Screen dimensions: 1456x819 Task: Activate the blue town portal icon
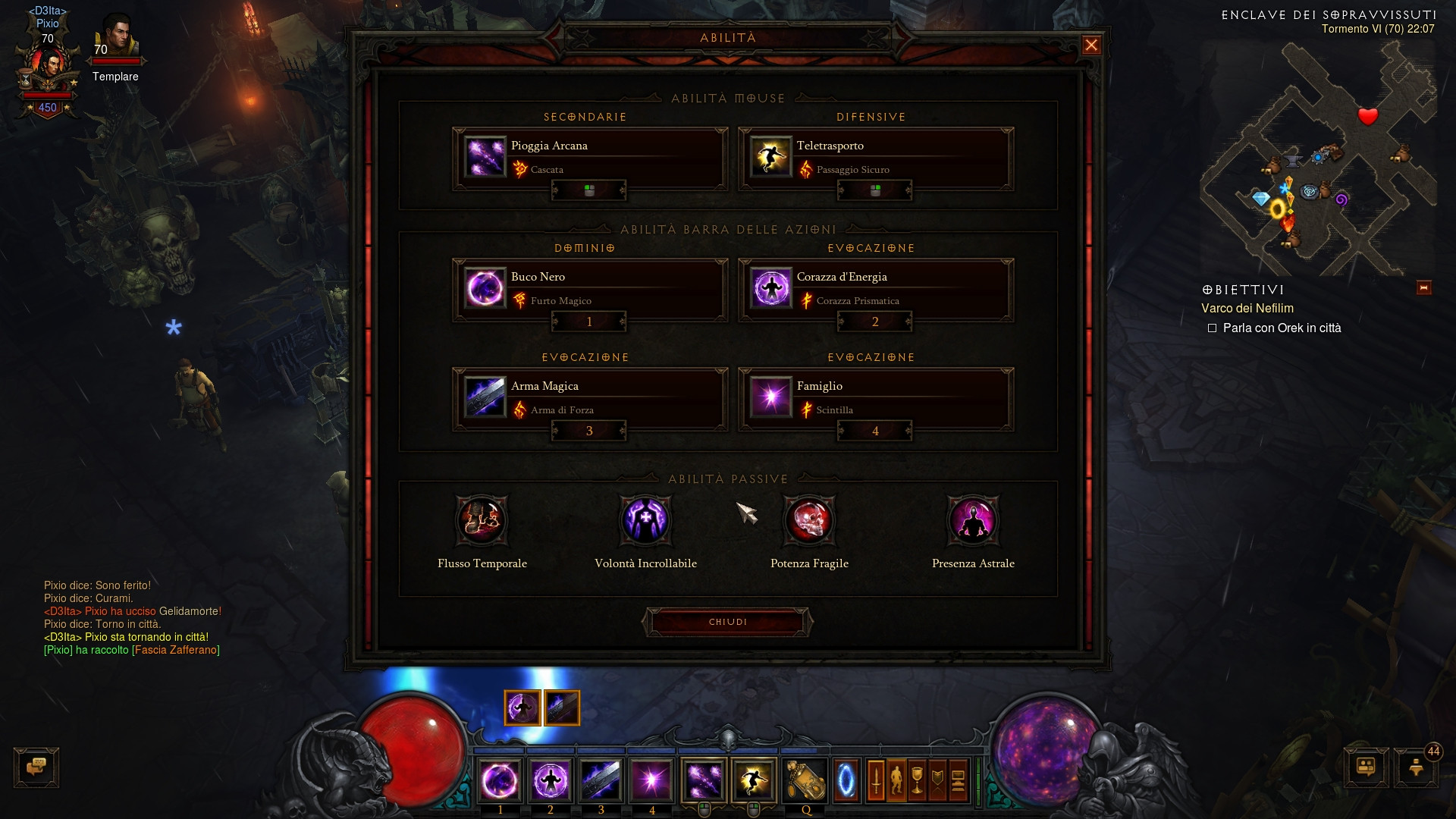tap(846, 780)
